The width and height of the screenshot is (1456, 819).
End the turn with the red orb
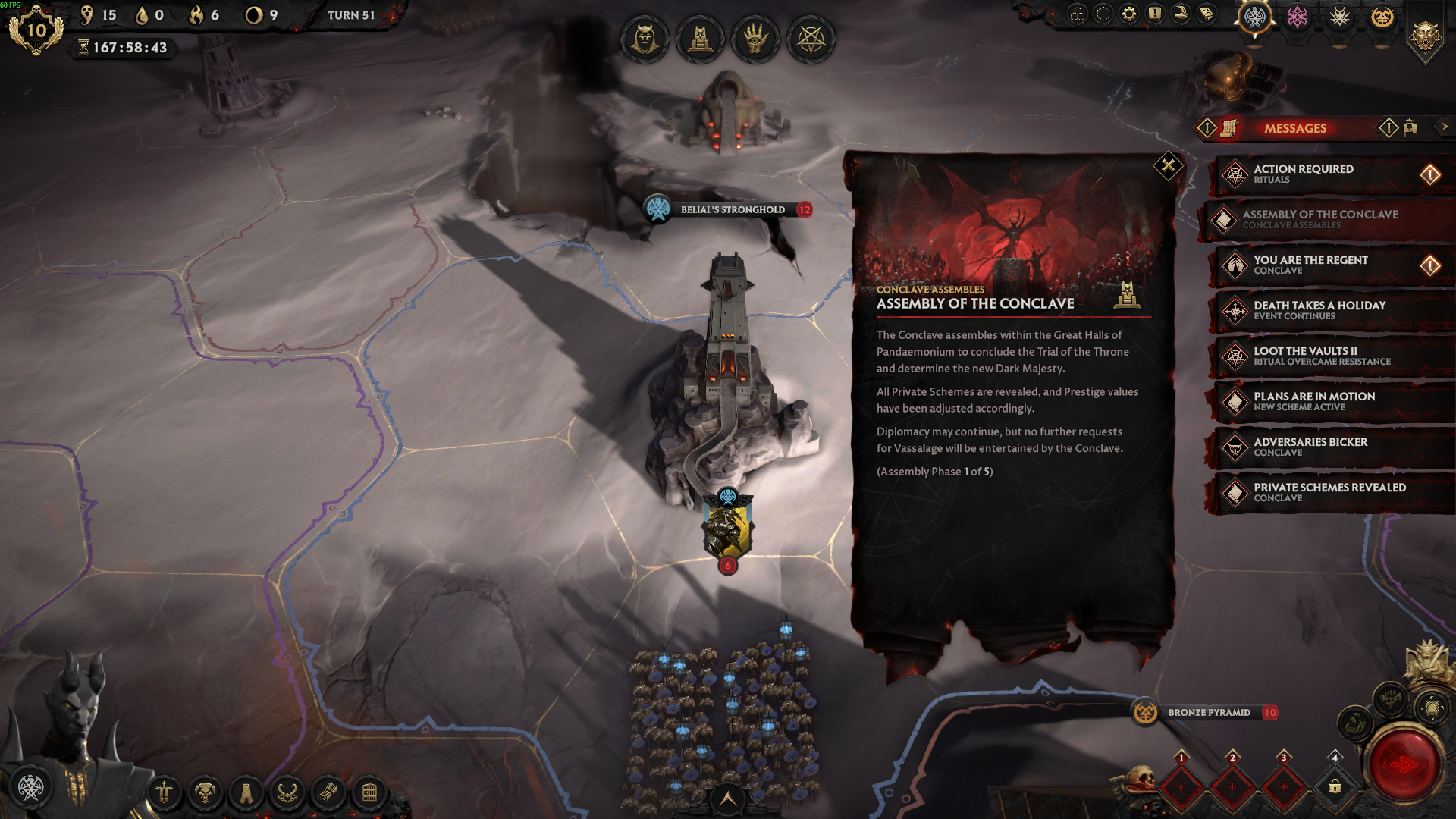click(1404, 764)
